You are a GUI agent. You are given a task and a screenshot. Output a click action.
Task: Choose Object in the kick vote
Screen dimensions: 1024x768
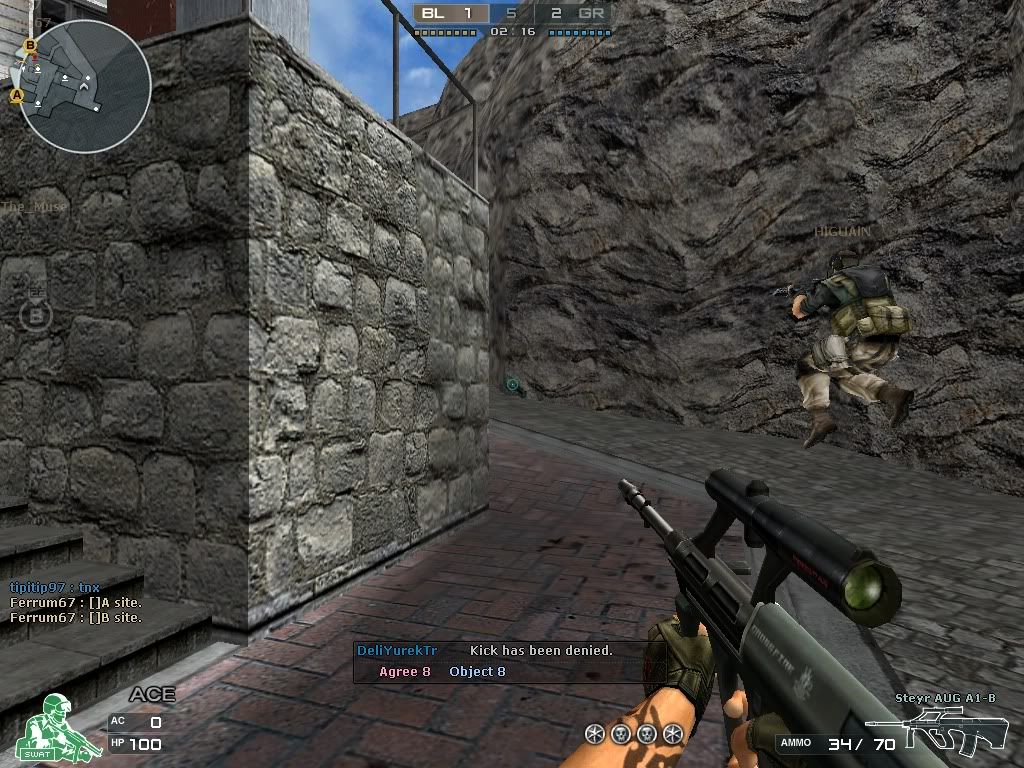[x=477, y=672]
